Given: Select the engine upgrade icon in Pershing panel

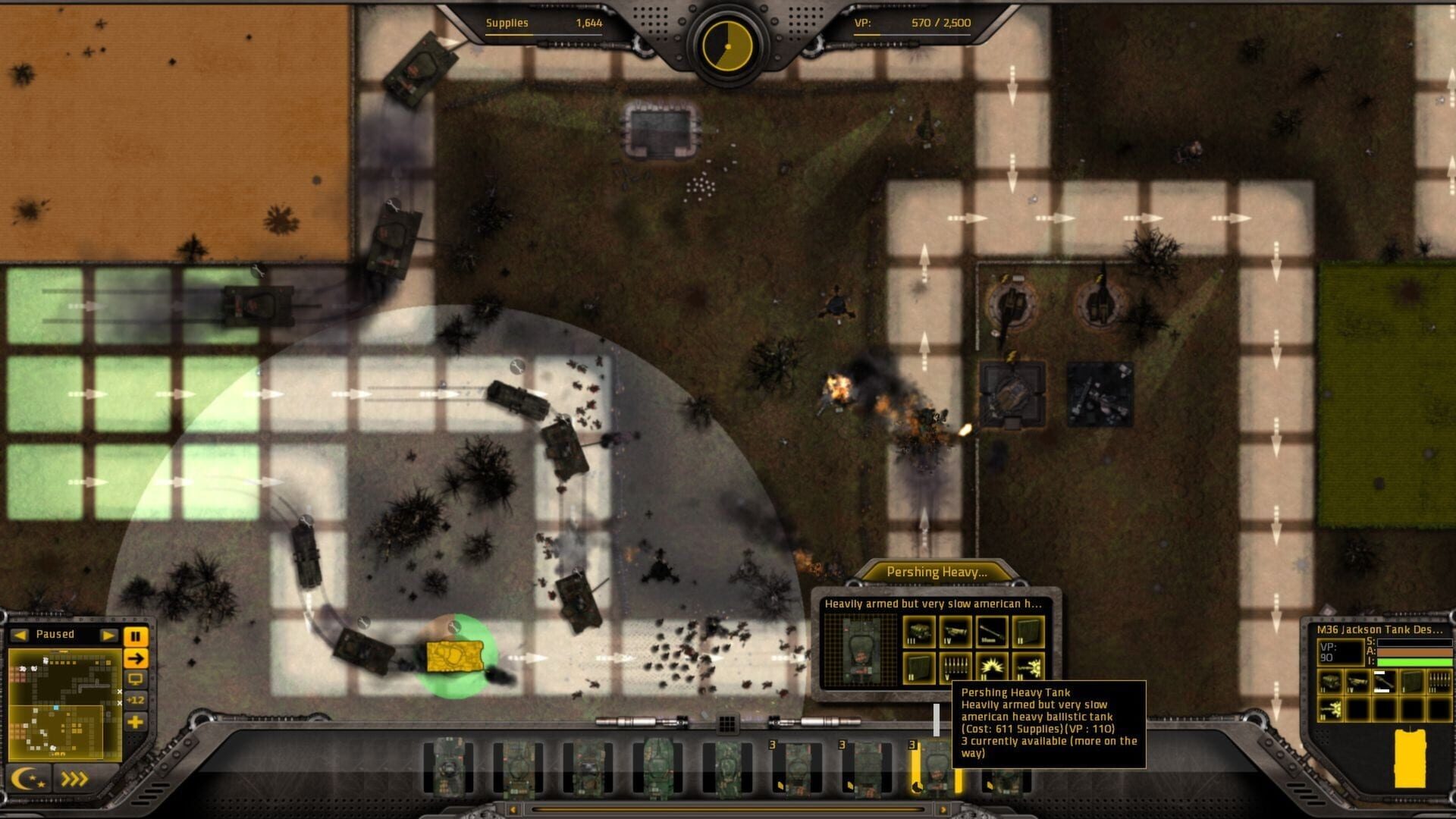Looking at the screenshot, I should (x=919, y=632).
